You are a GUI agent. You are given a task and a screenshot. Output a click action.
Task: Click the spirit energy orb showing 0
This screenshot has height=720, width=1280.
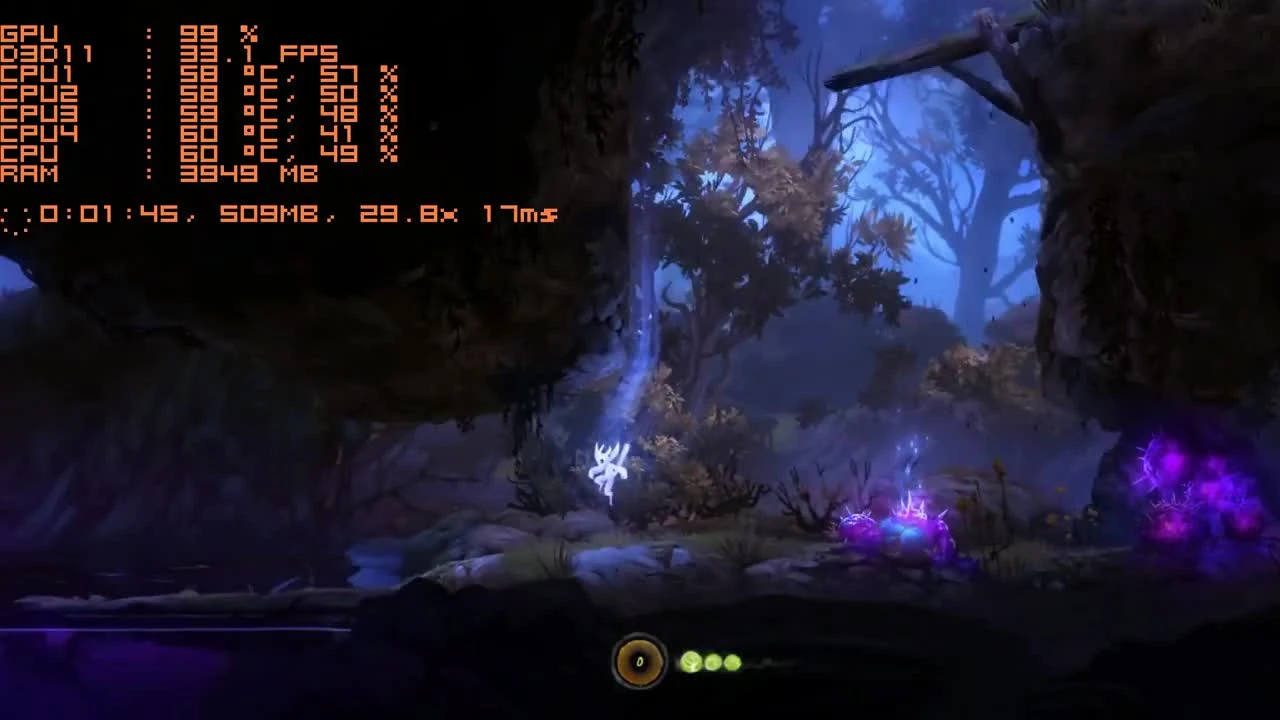pyautogui.click(x=639, y=661)
